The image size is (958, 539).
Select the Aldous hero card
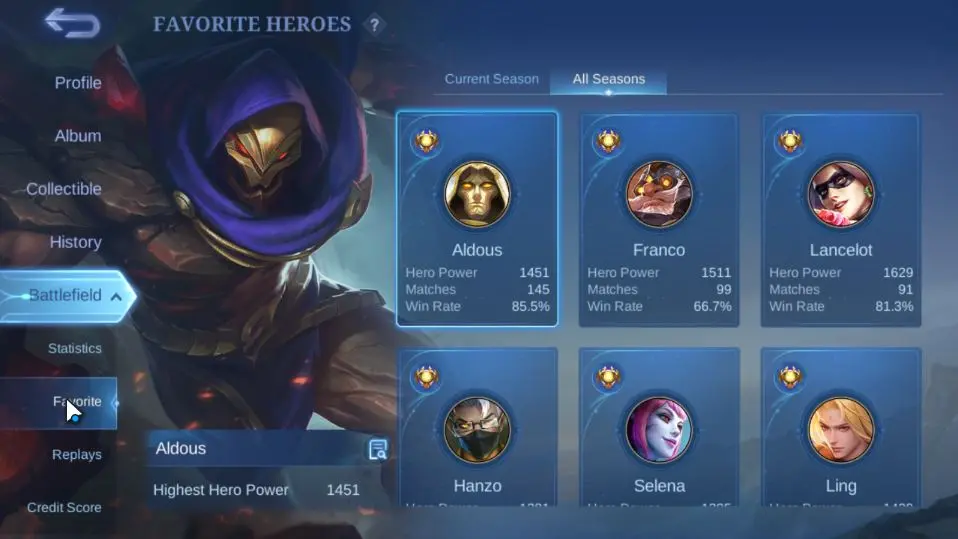point(477,219)
